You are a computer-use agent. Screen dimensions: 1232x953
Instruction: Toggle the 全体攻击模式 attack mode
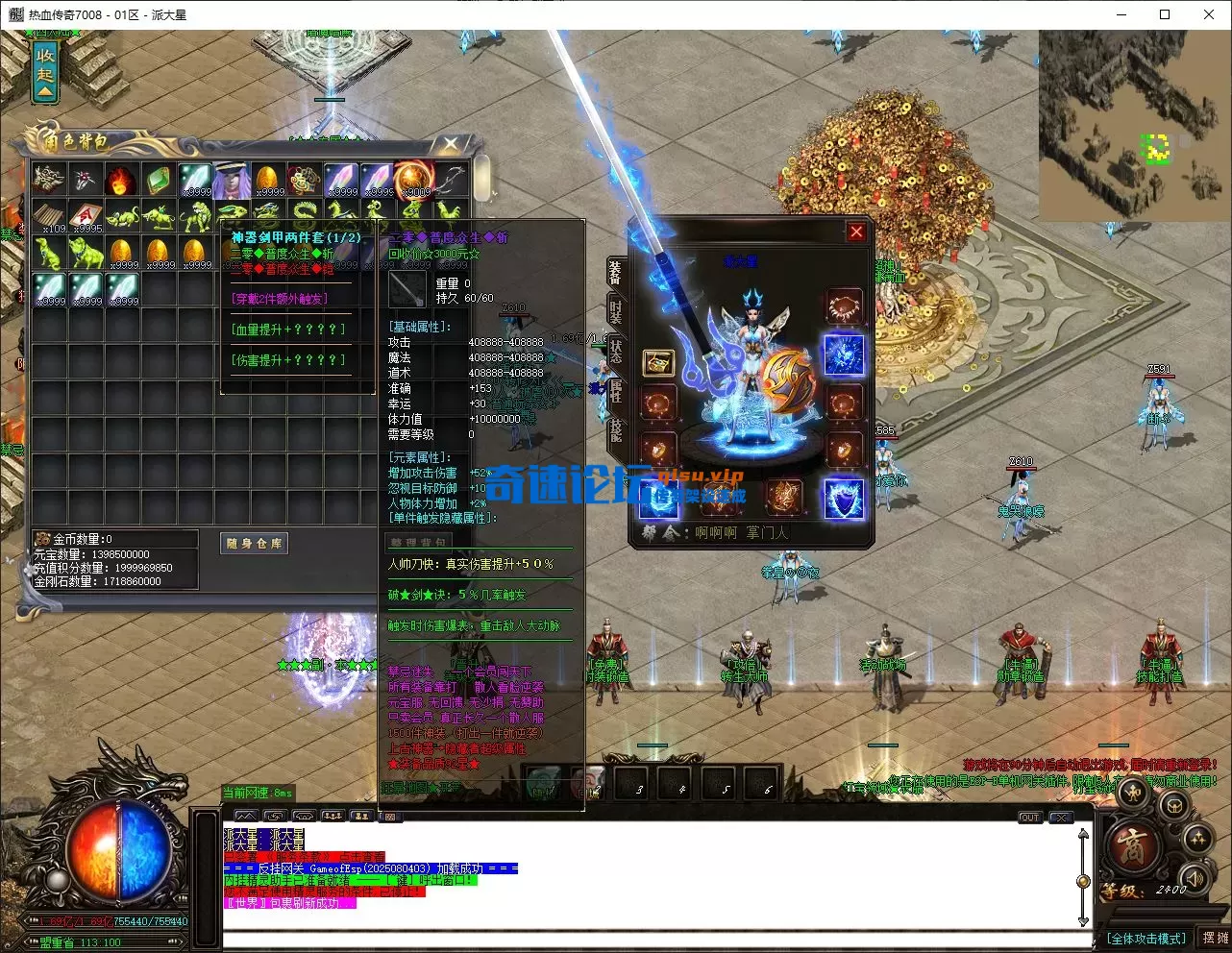click(1146, 939)
